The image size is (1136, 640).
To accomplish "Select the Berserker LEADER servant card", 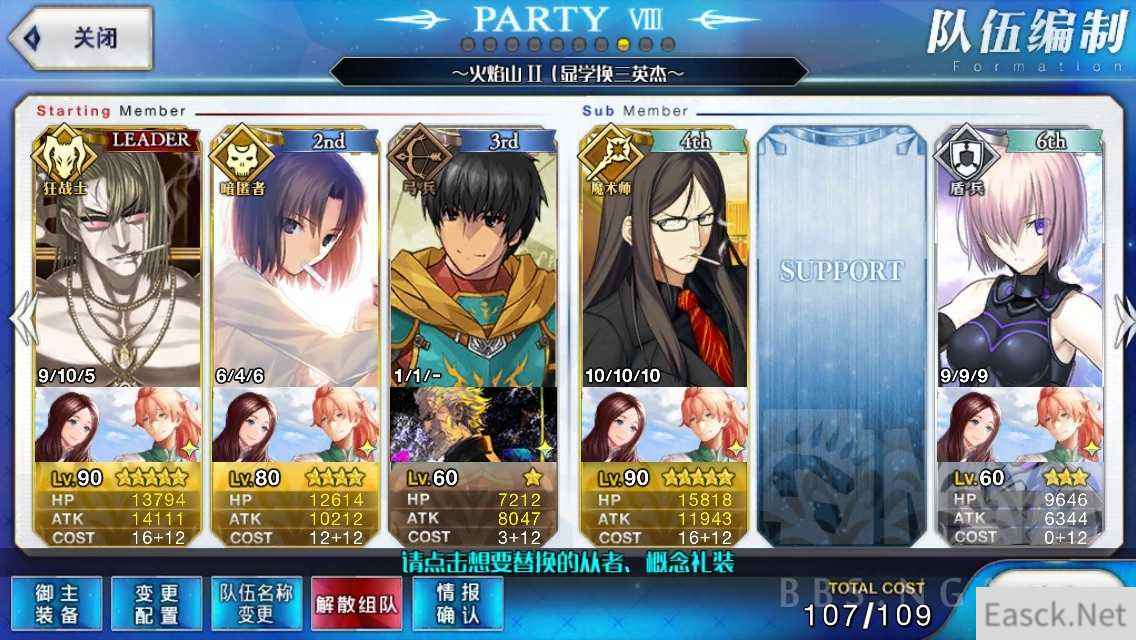I will click(117, 260).
